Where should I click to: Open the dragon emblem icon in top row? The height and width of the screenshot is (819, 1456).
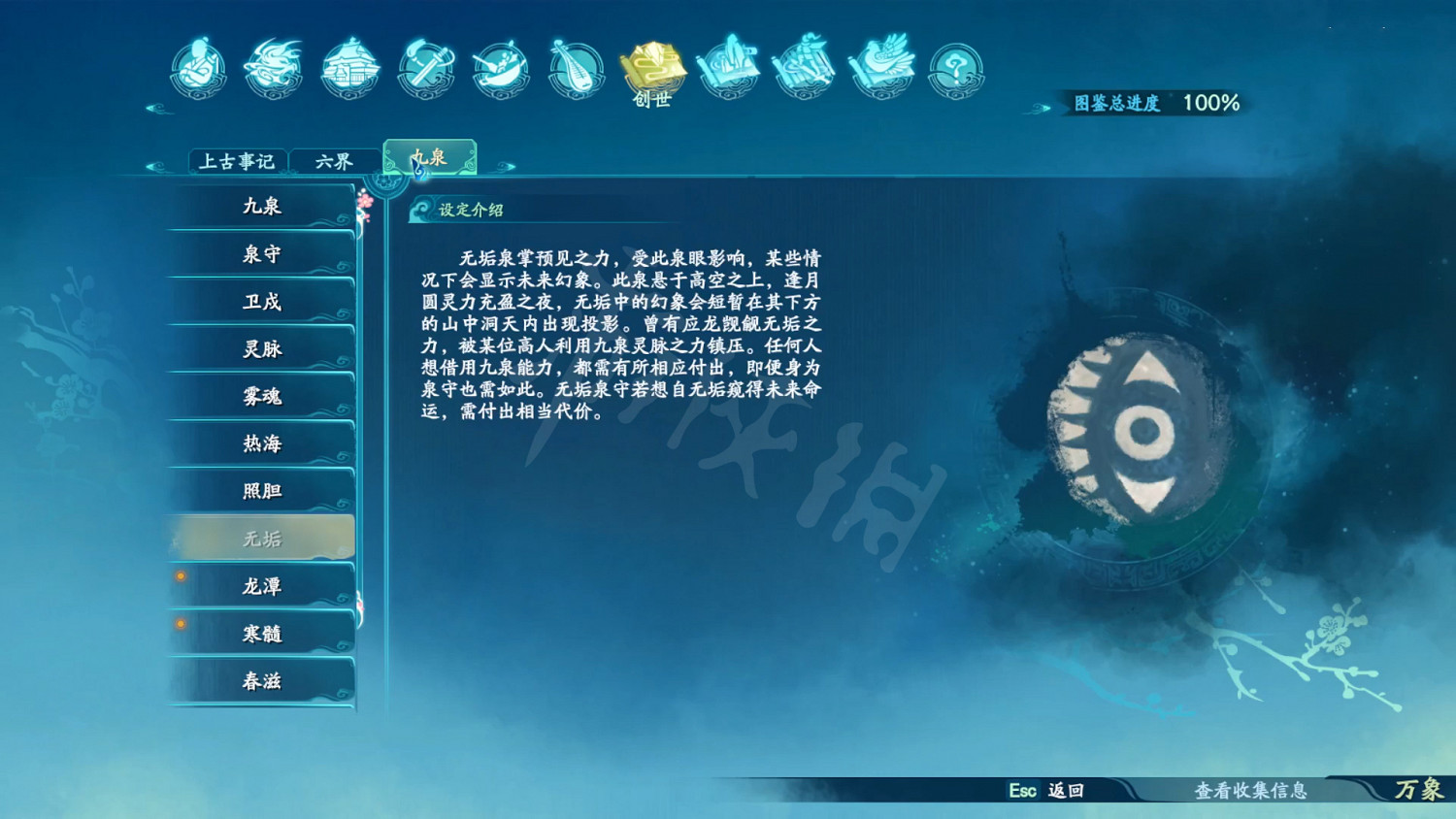point(273,68)
